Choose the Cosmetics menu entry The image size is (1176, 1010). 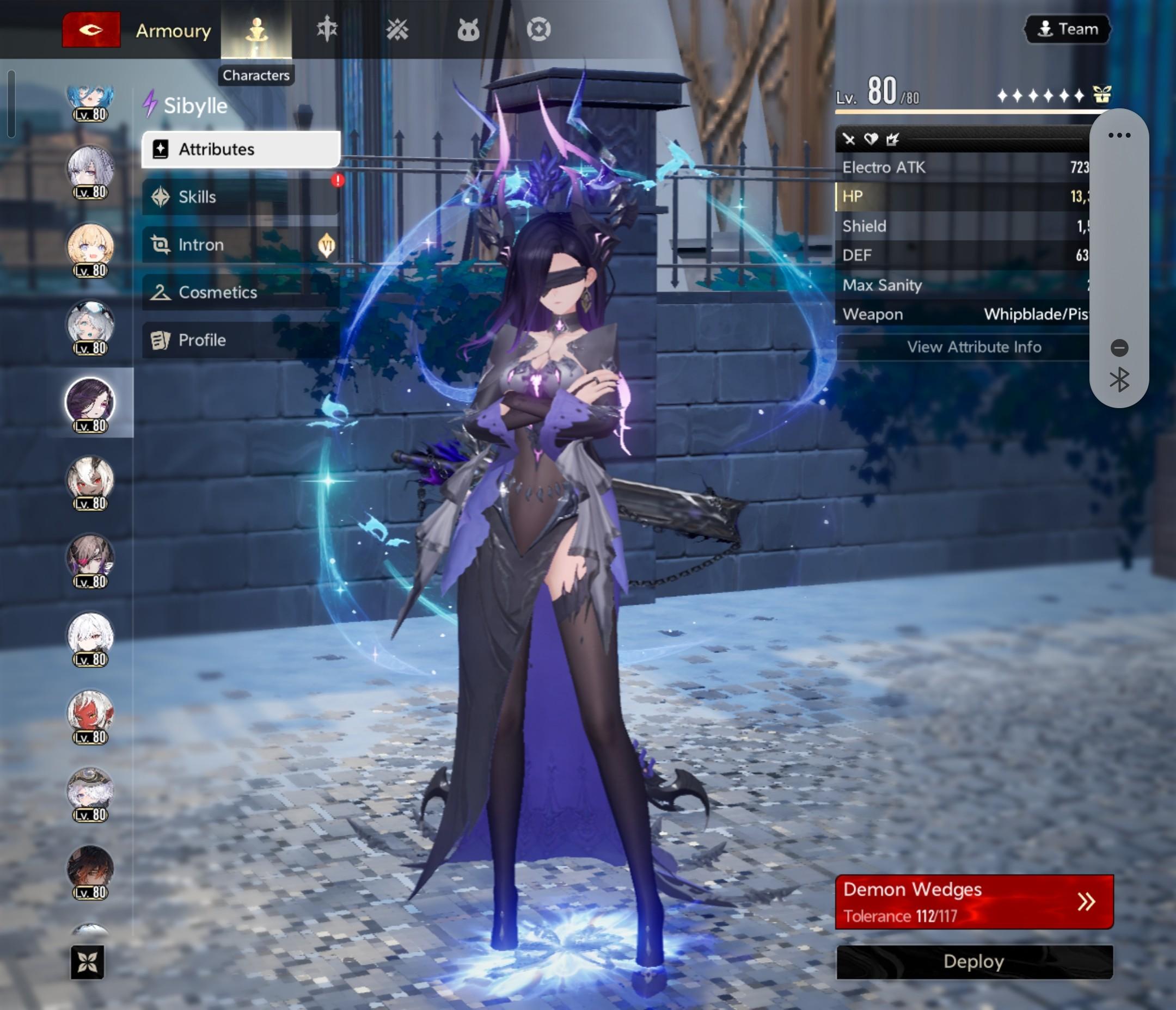(x=241, y=292)
